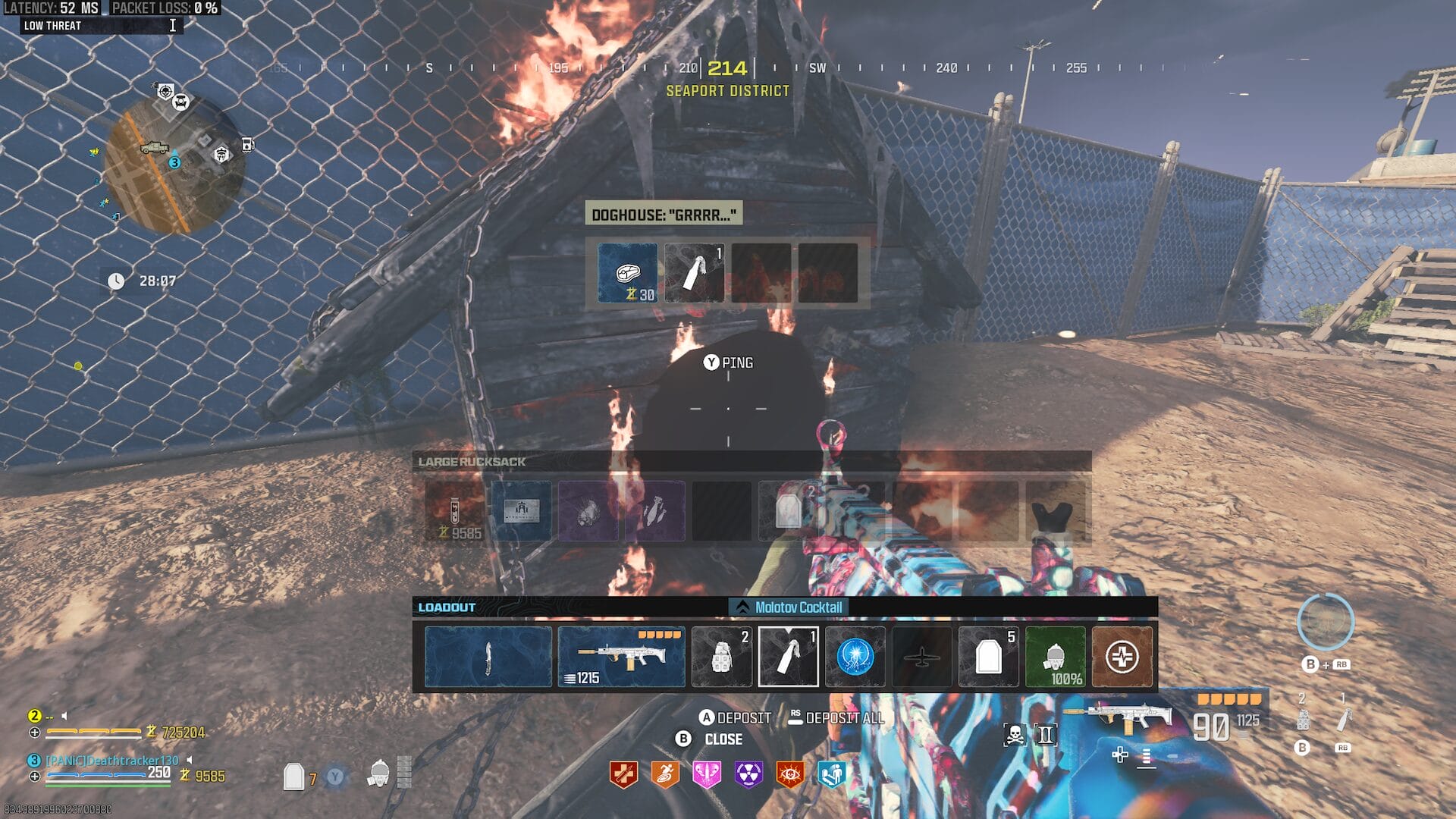Choose the blue card item in rucksack

[x=522, y=511]
